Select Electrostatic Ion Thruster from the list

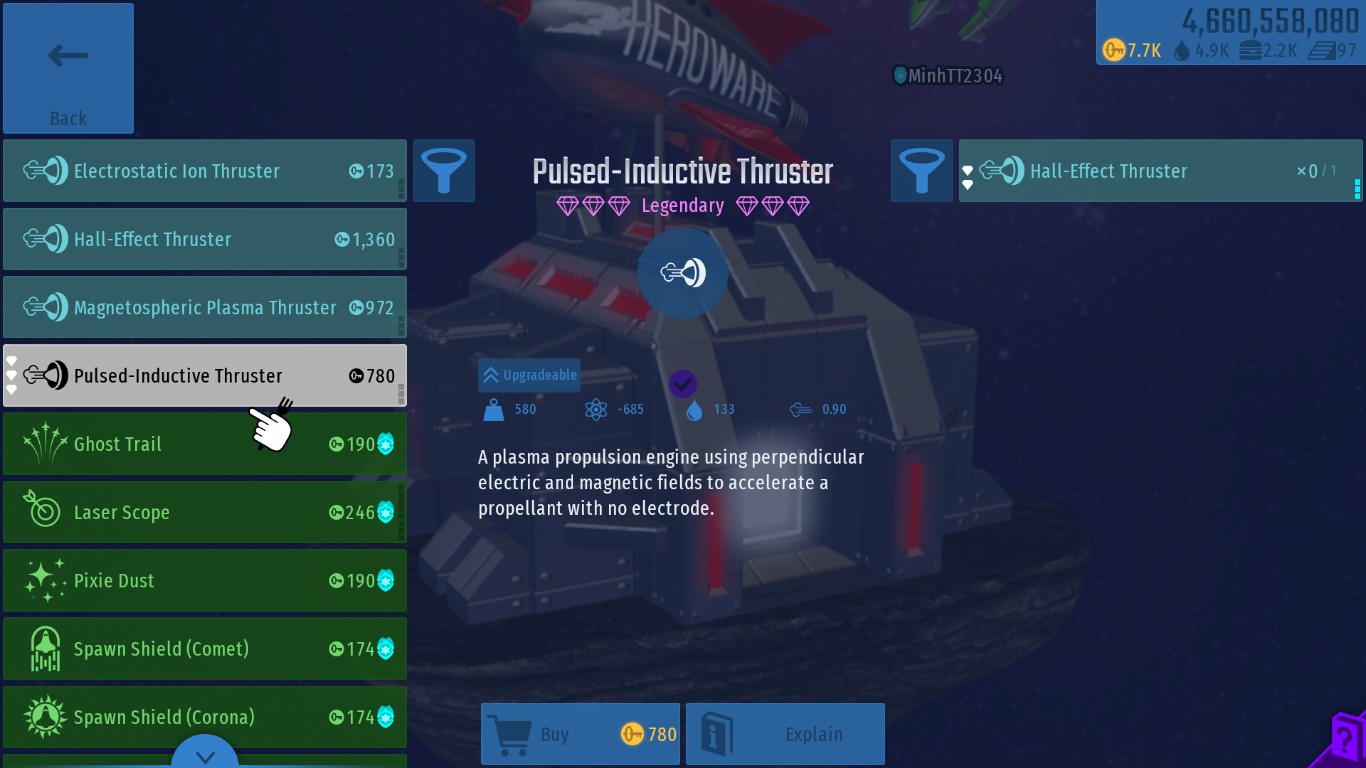[205, 171]
